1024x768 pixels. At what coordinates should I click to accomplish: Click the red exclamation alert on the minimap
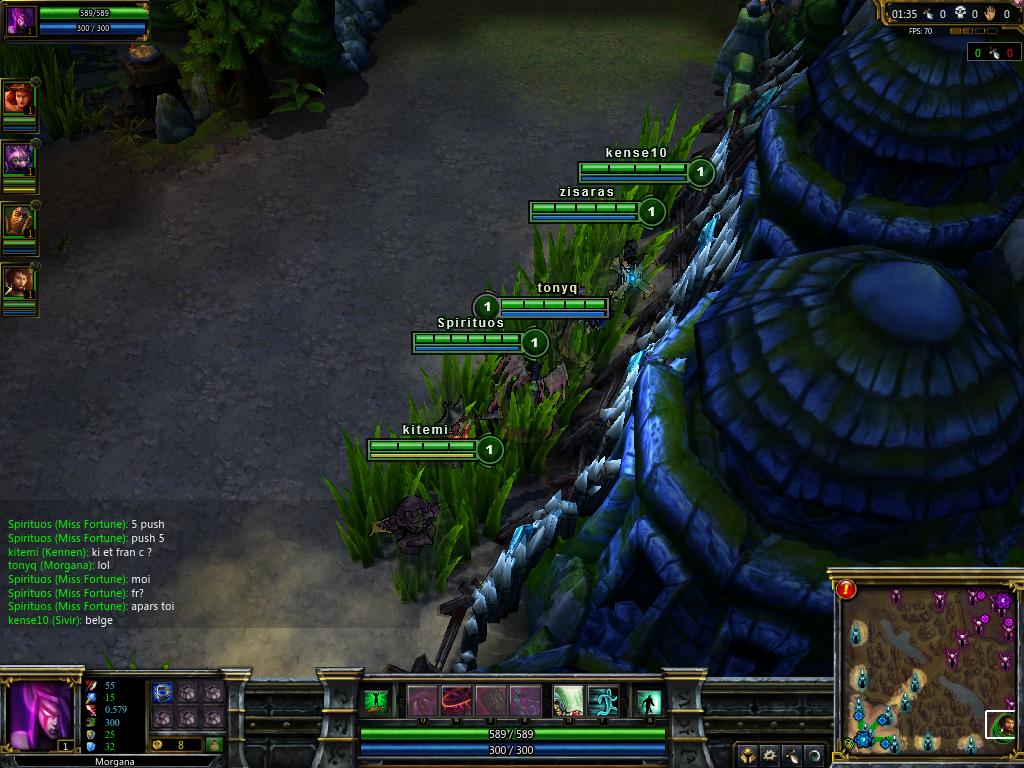click(x=847, y=589)
